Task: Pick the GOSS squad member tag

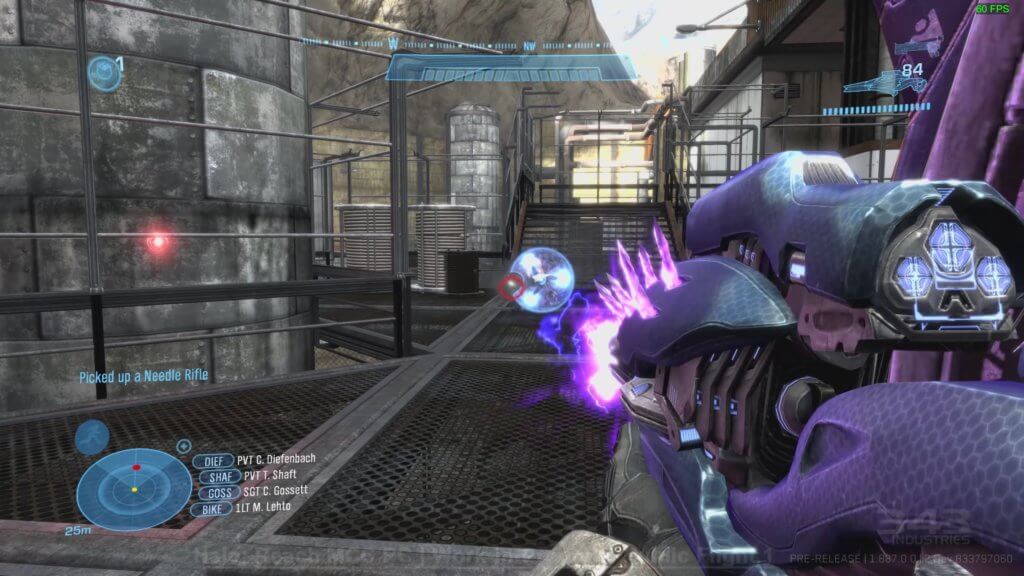Action: pyautogui.click(x=220, y=492)
